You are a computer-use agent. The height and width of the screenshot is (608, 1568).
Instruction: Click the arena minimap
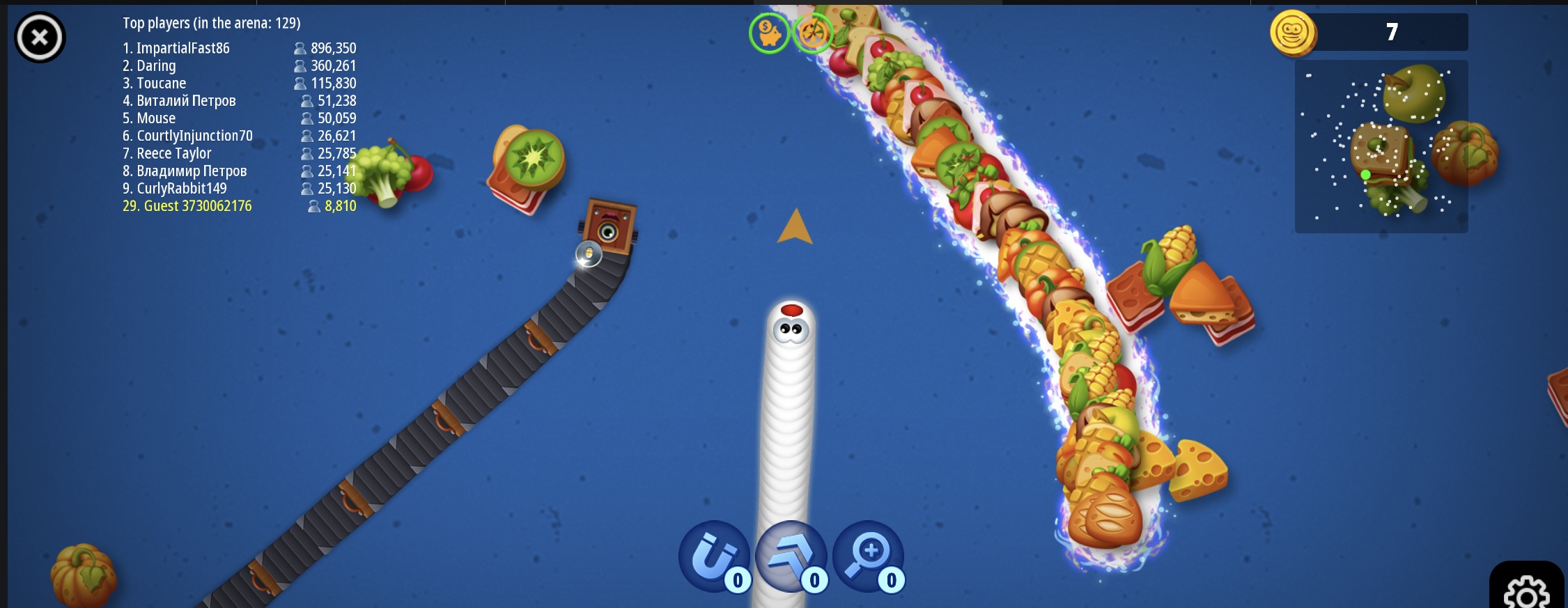coord(1381,146)
